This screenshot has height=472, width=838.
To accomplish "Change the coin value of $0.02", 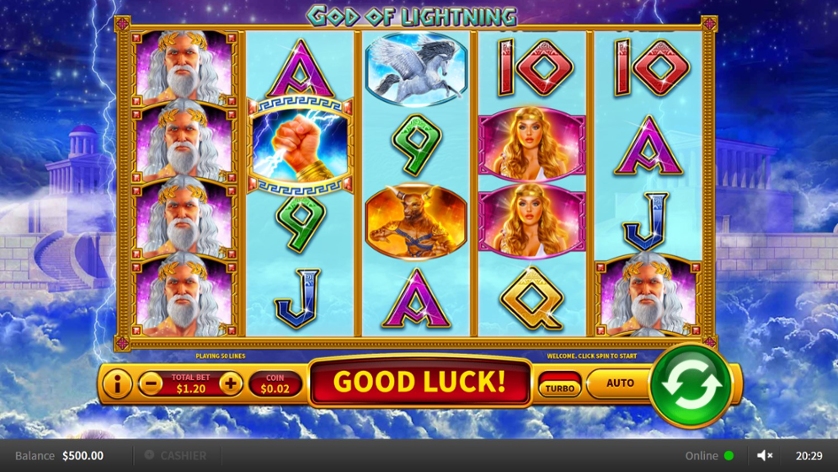I will pos(275,383).
